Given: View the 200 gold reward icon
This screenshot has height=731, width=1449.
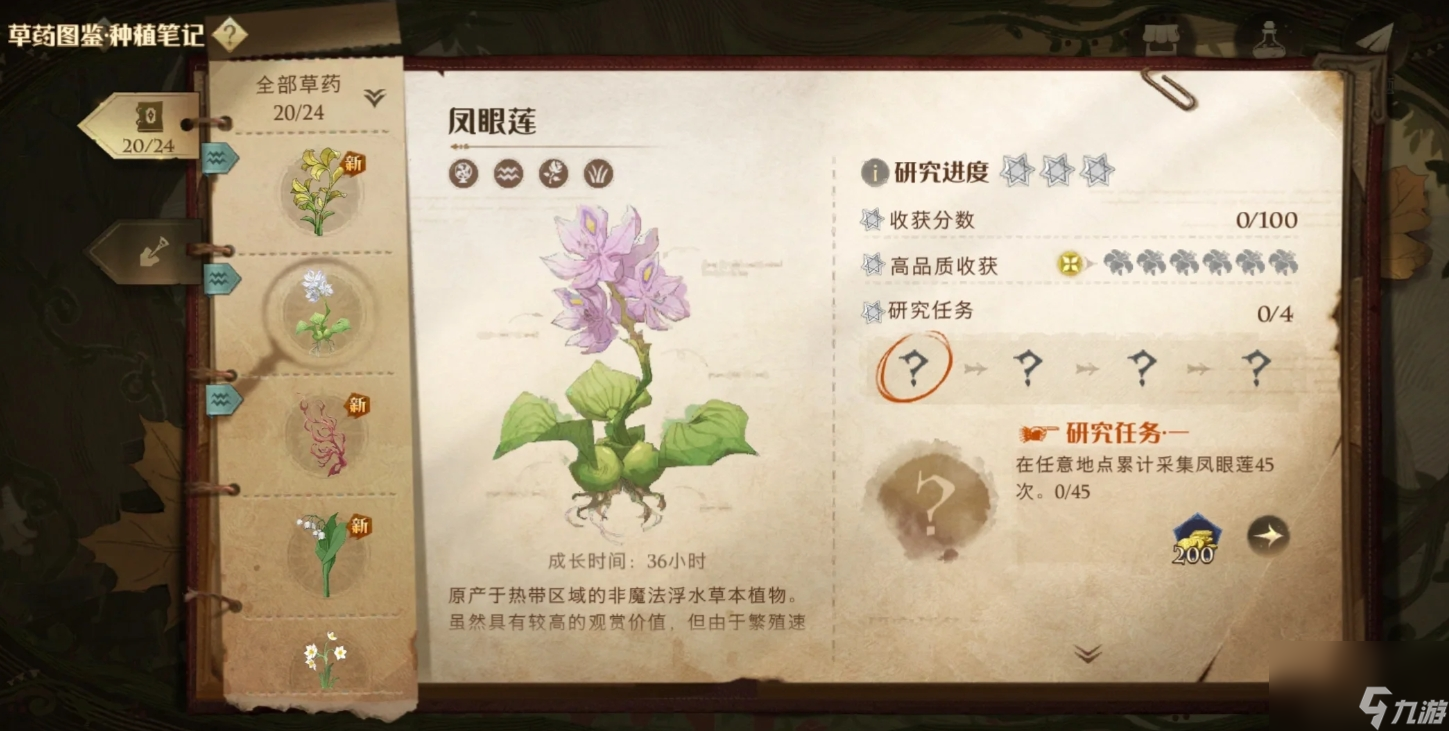Looking at the screenshot, I should (x=1195, y=539).
